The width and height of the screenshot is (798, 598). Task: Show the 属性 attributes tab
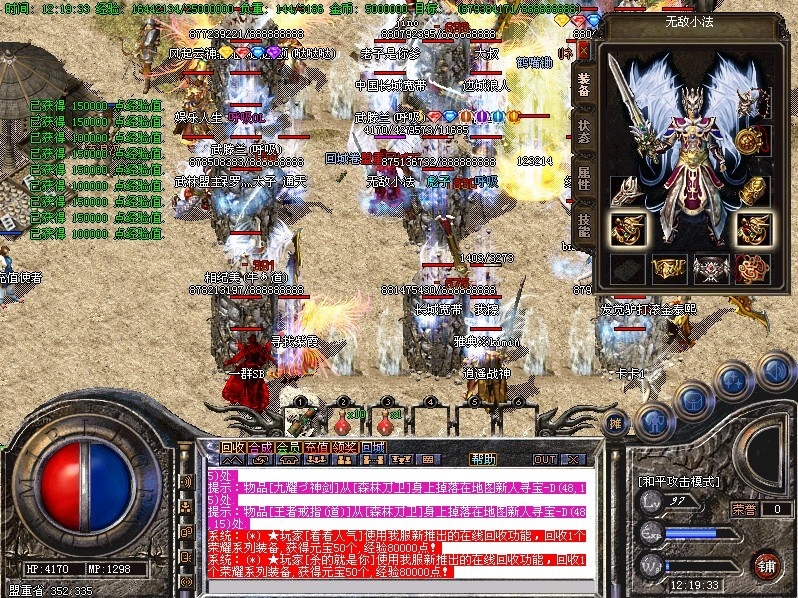[584, 178]
